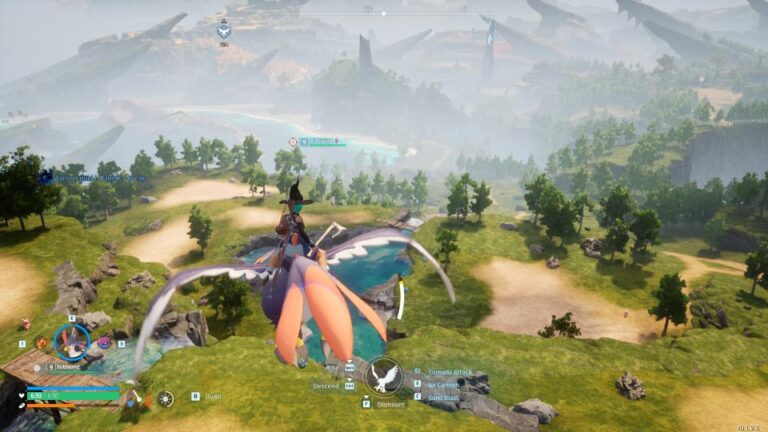Select the right Pal in the party wheel
Viewport: 768px width, 432px height.
(x=102, y=343)
